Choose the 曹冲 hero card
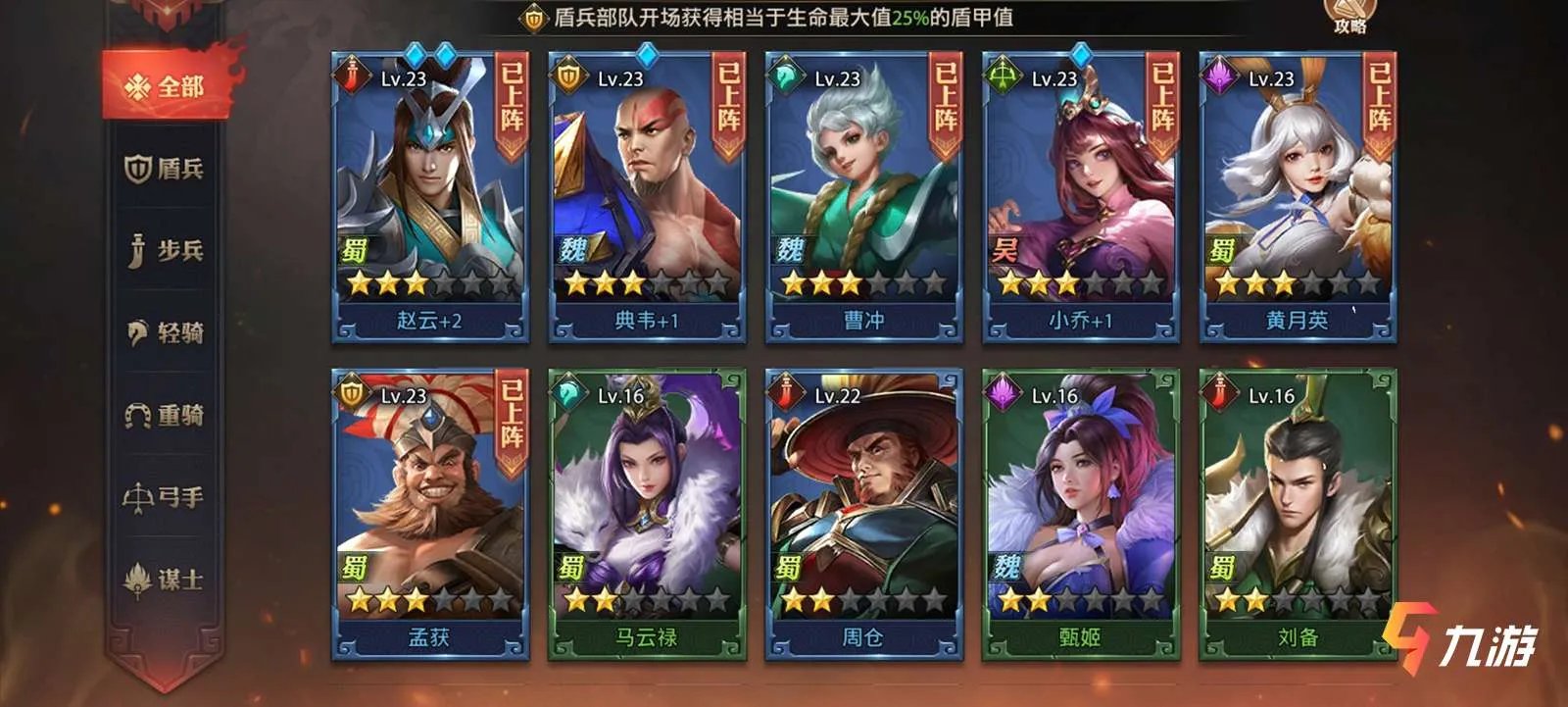 [863, 196]
